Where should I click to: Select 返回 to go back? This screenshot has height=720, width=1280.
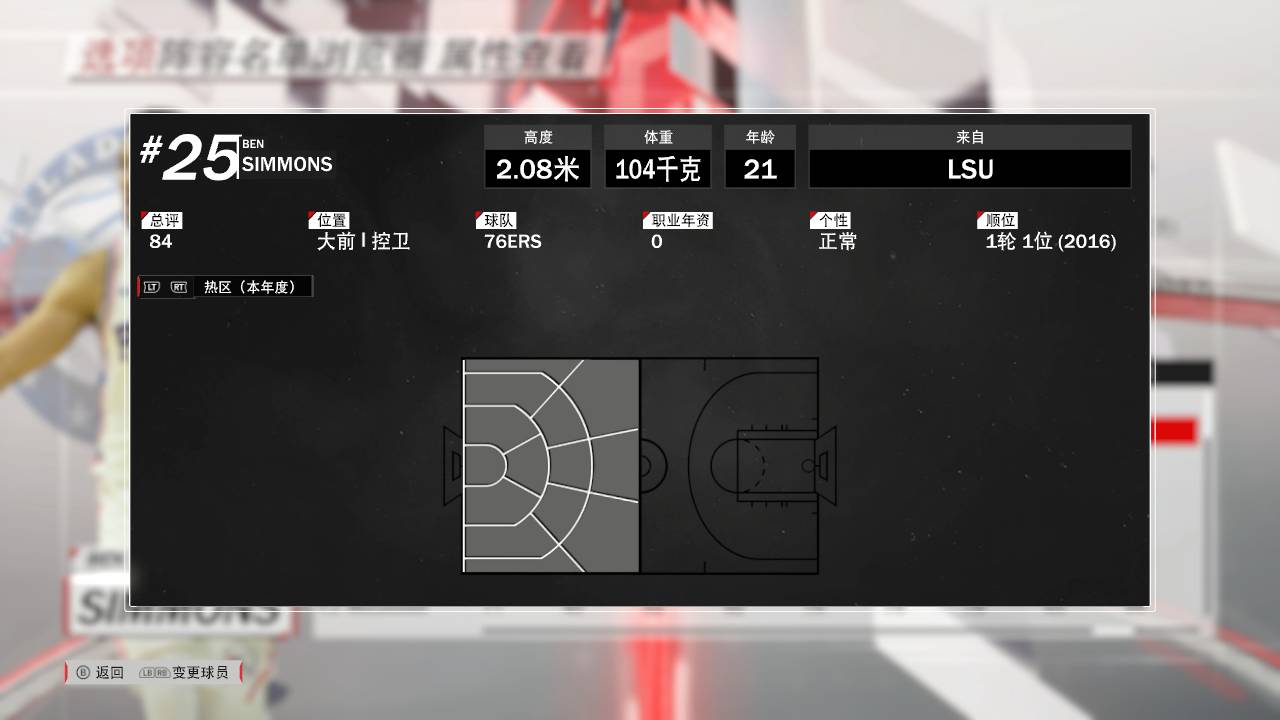108,673
